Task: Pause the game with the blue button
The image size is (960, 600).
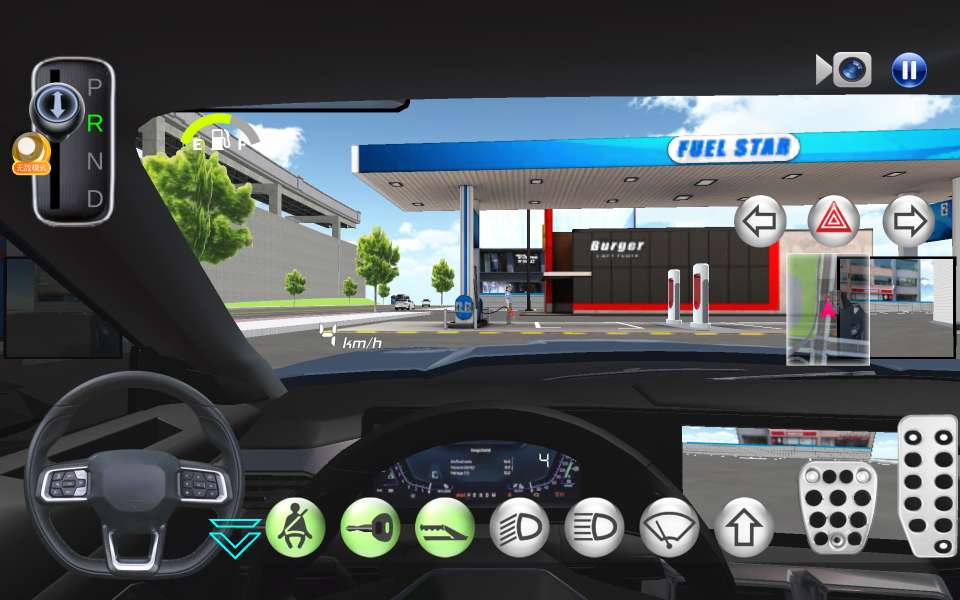Action: (x=909, y=70)
